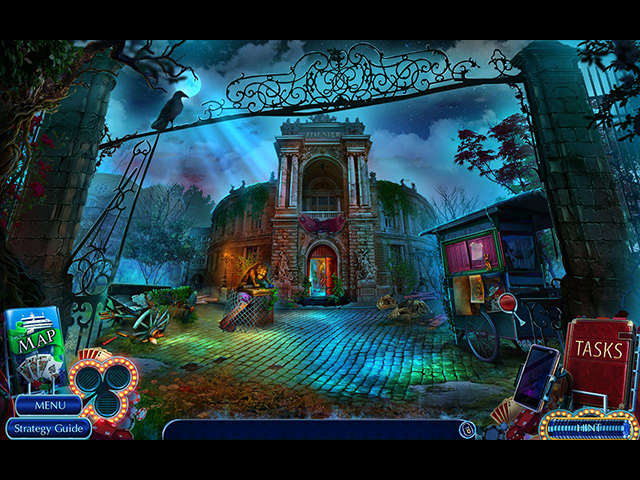This screenshot has width=640, height=480.
Task: Use the Hint button
Action: click(x=588, y=427)
